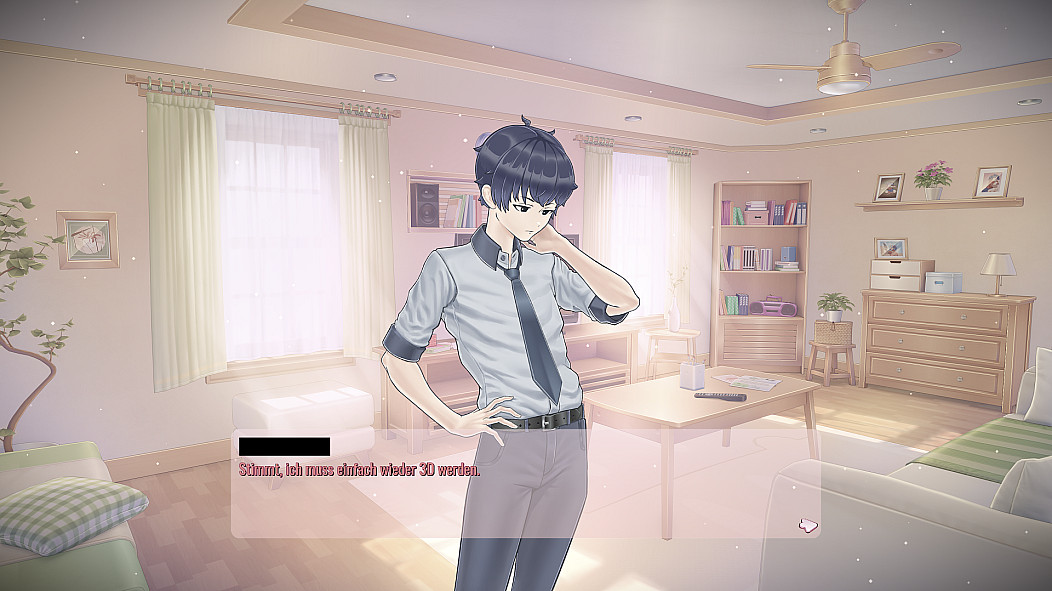Click the continue arrow in the dialogue box
This screenshot has width=1052, height=591.
[x=809, y=523]
